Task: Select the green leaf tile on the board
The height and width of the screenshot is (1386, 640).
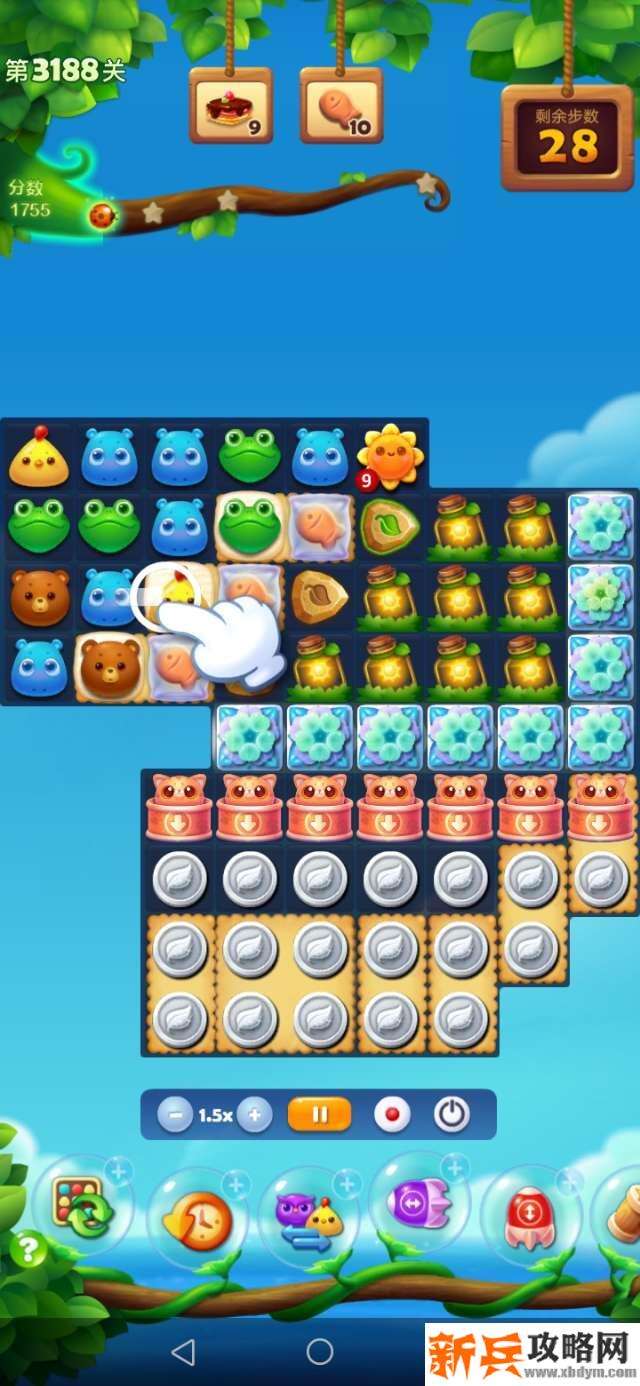Action: (x=390, y=525)
